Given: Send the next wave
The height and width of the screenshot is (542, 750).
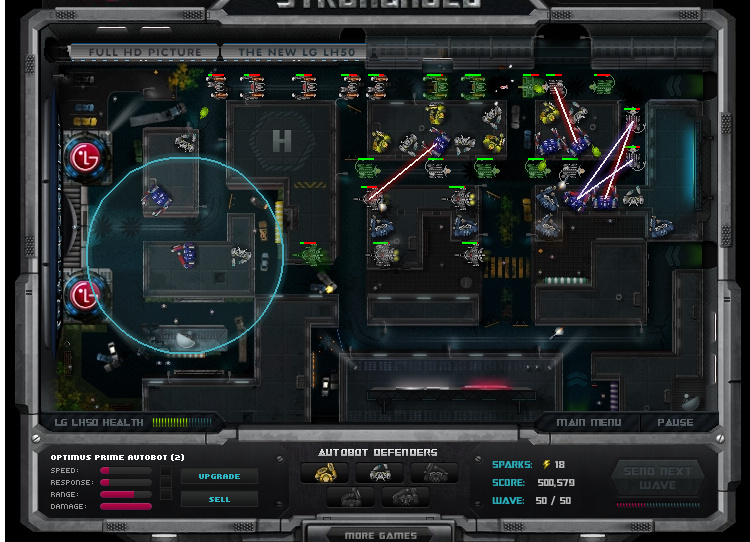Looking at the screenshot, I should point(658,479).
